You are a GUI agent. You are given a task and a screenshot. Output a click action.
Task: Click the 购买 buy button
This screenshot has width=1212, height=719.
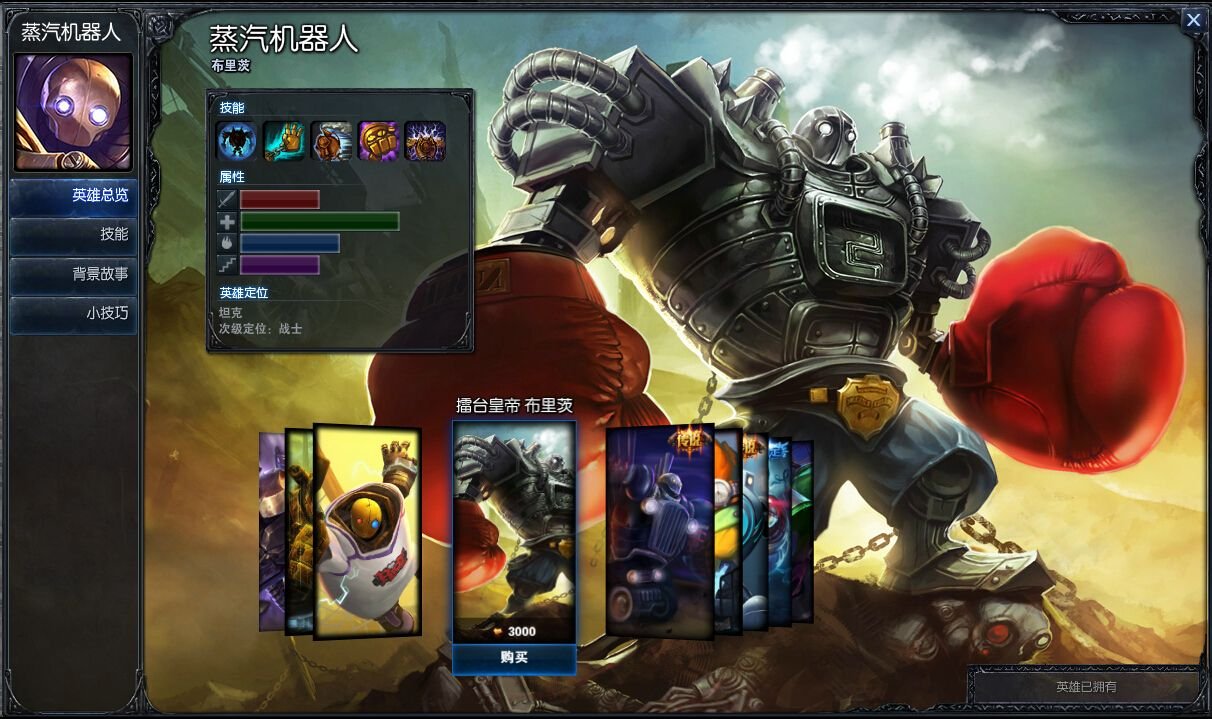[x=514, y=658]
